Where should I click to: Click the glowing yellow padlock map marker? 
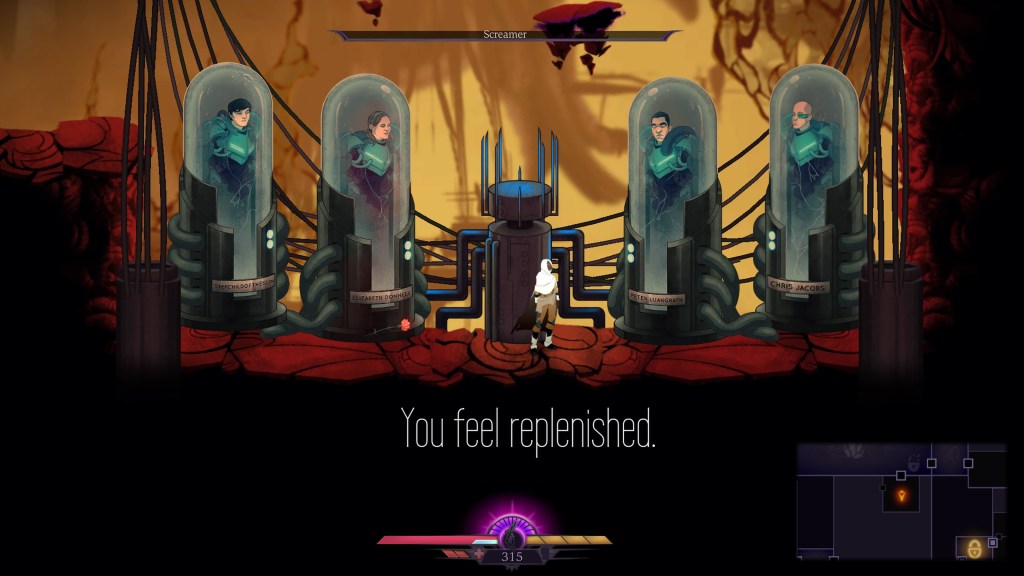(x=974, y=547)
